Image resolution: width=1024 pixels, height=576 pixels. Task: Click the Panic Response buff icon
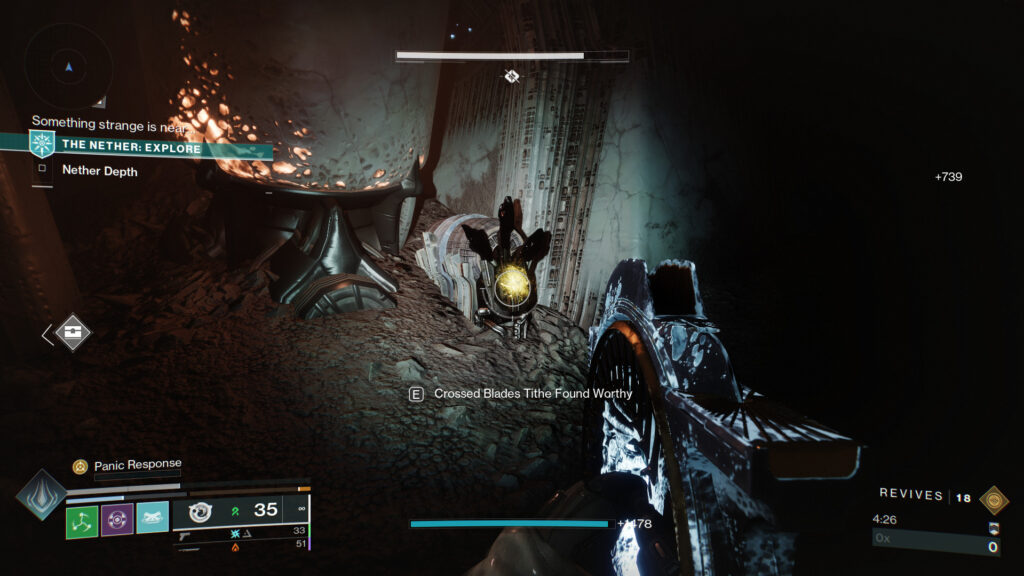click(x=80, y=466)
